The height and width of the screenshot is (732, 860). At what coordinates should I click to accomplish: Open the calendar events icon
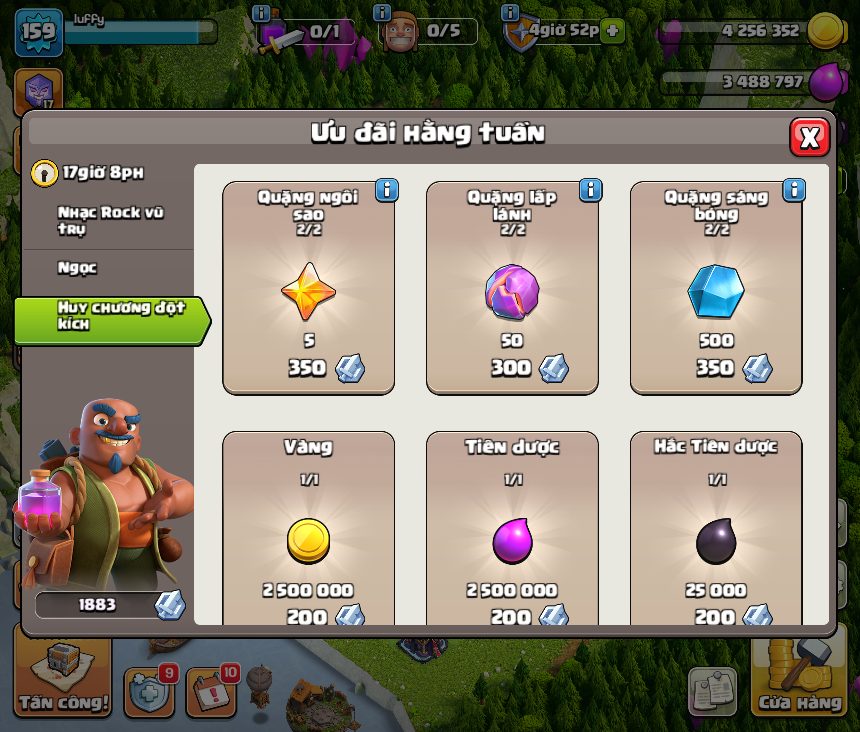(x=210, y=690)
